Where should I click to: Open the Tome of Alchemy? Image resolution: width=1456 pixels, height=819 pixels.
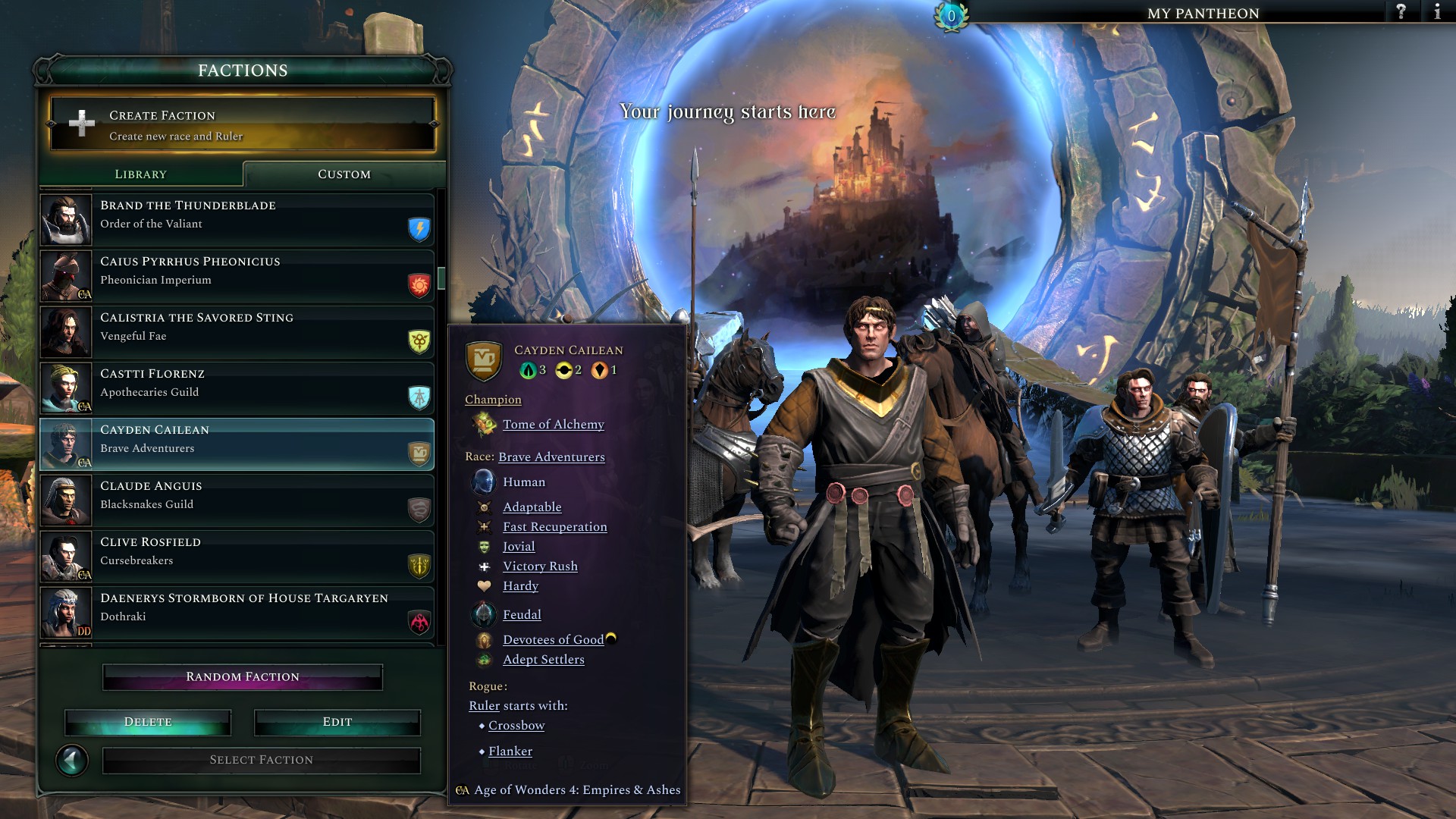(x=552, y=425)
